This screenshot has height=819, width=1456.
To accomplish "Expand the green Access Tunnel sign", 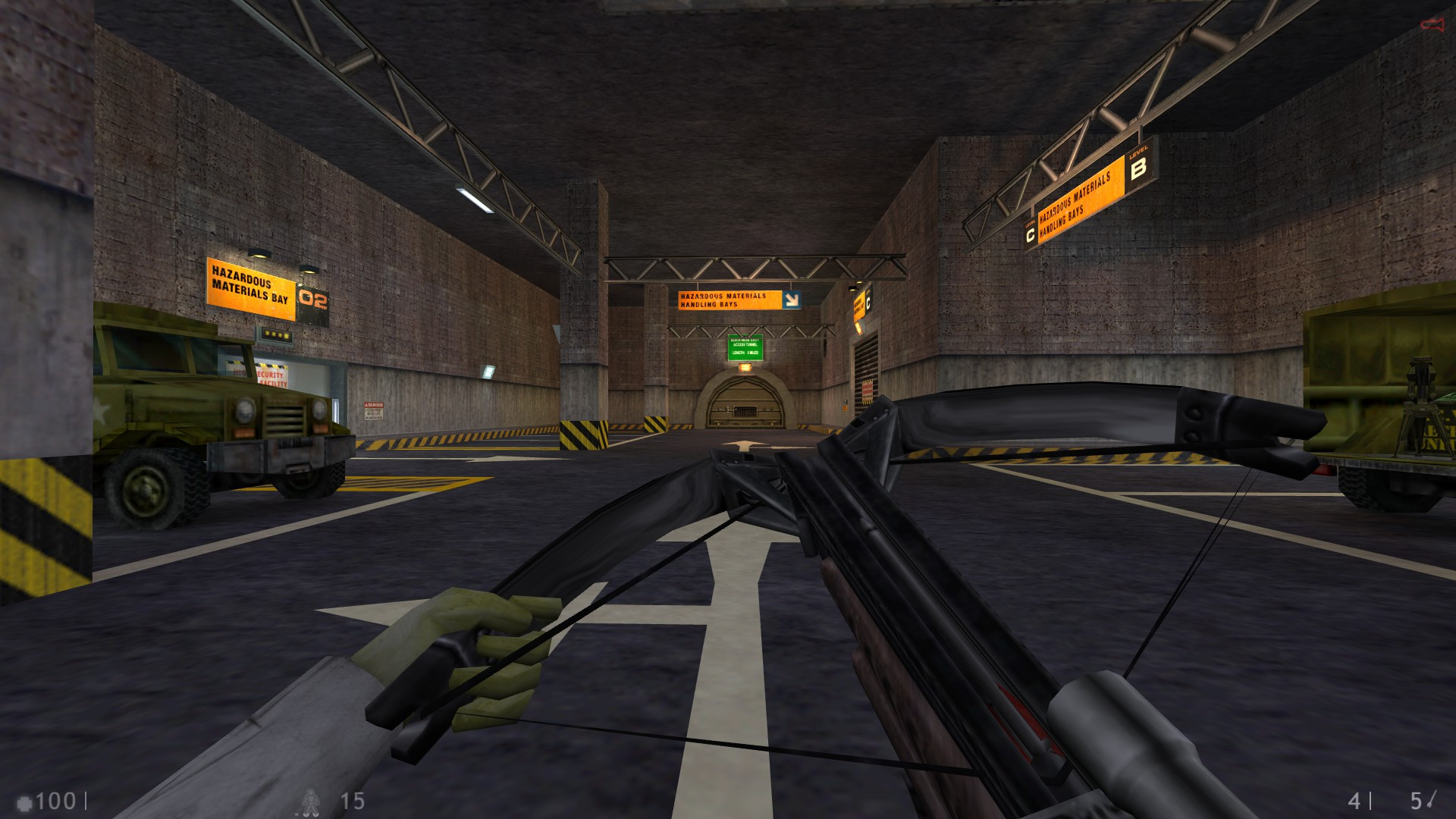I will pyautogui.click(x=745, y=347).
